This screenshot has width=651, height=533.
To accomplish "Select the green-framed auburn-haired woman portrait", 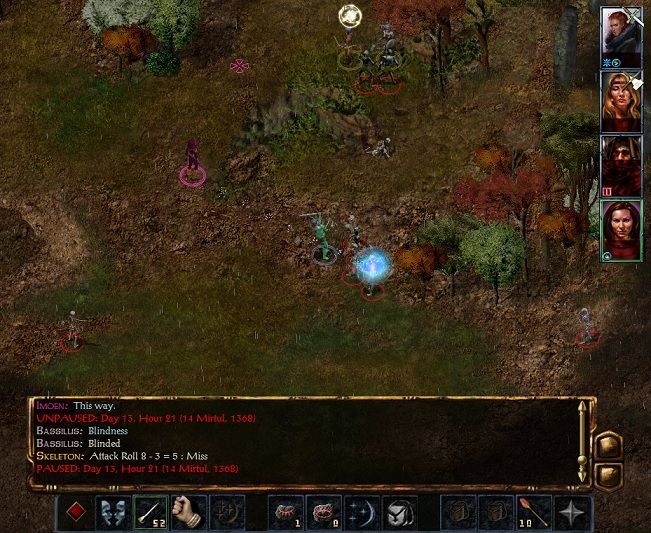I will [620, 229].
